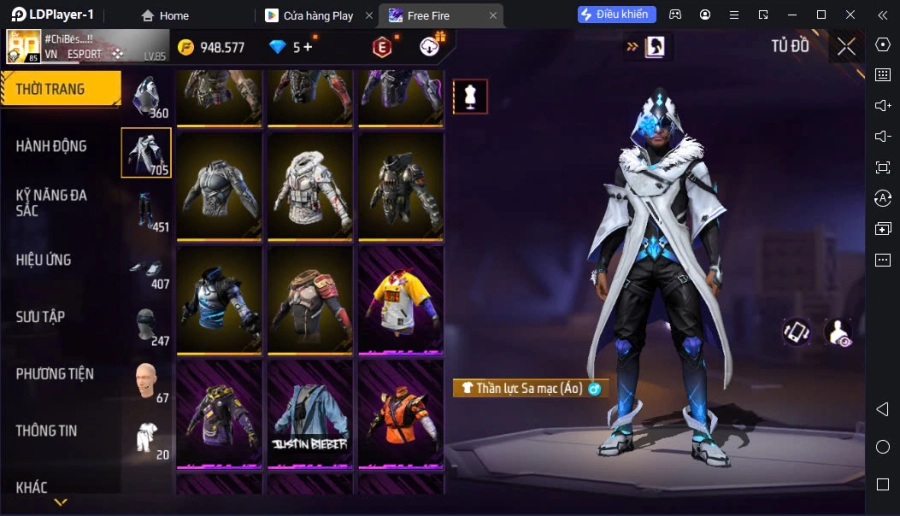Toggle the character visibility eye icon
The image size is (900, 516).
pos(838,333)
